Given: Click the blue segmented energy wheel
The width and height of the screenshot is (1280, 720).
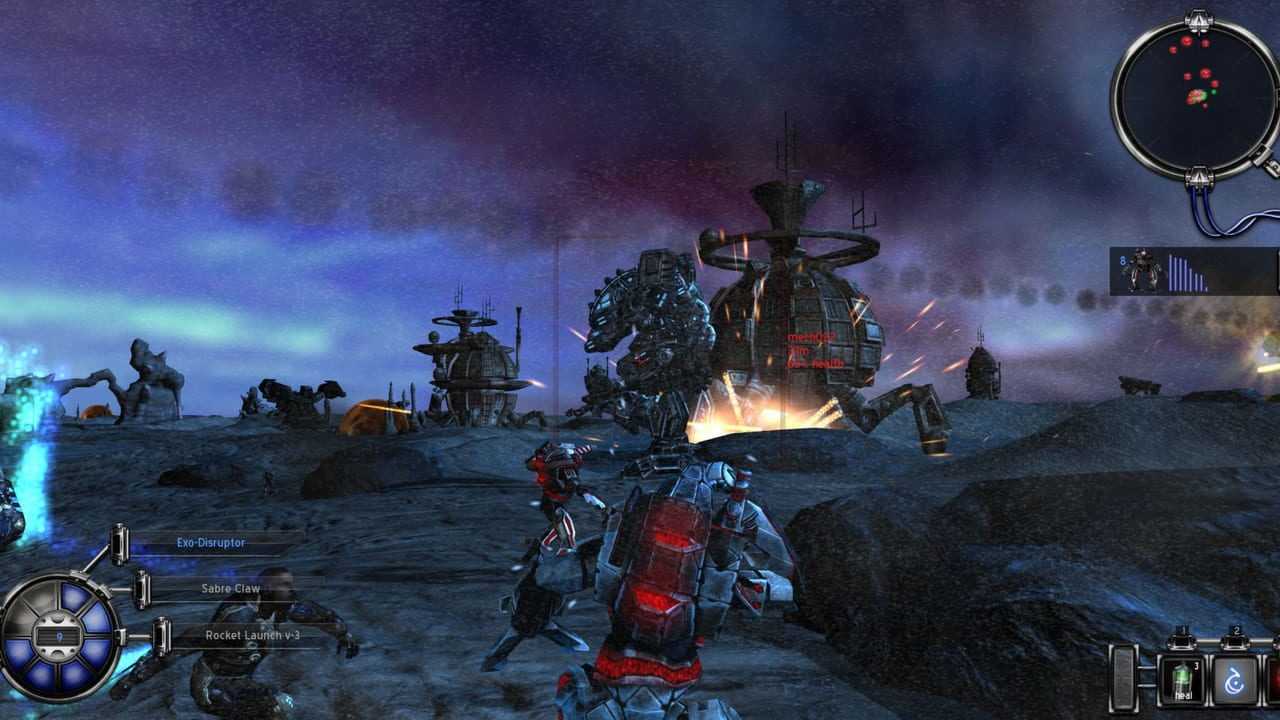Looking at the screenshot, I should coord(60,636).
